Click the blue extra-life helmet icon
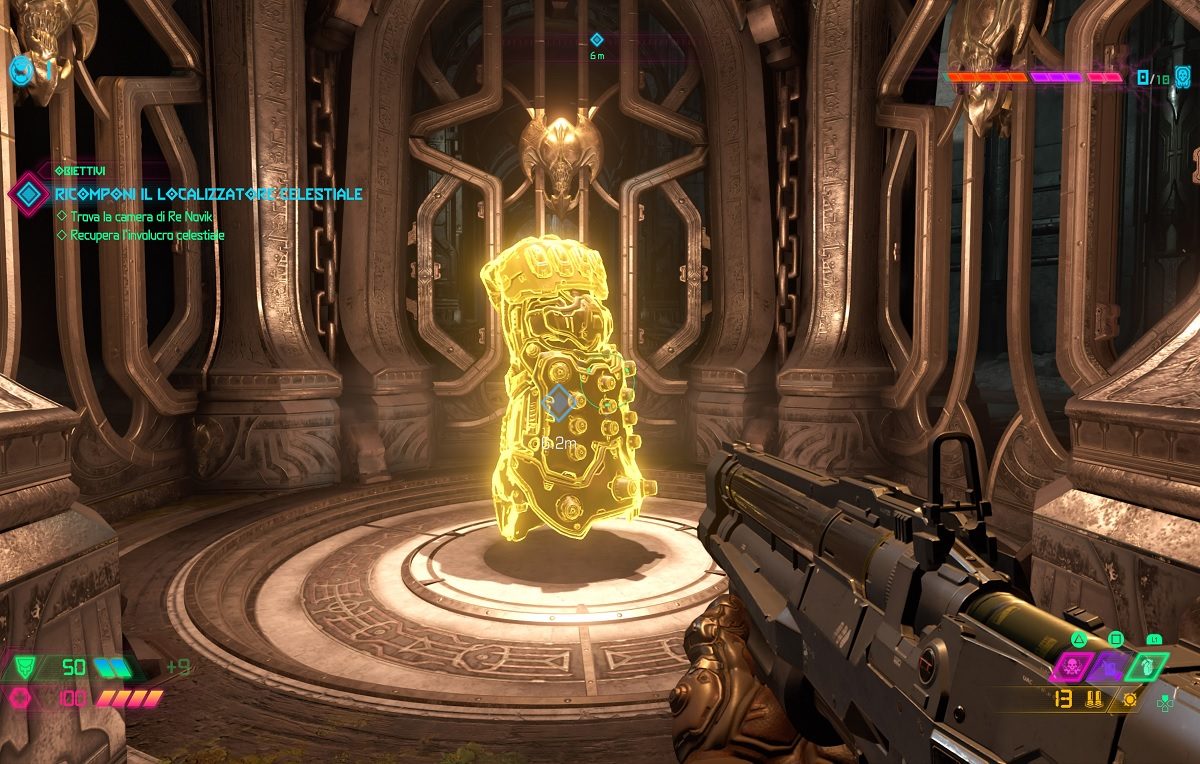The height and width of the screenshot is (764, 1200). pos(20,69)
